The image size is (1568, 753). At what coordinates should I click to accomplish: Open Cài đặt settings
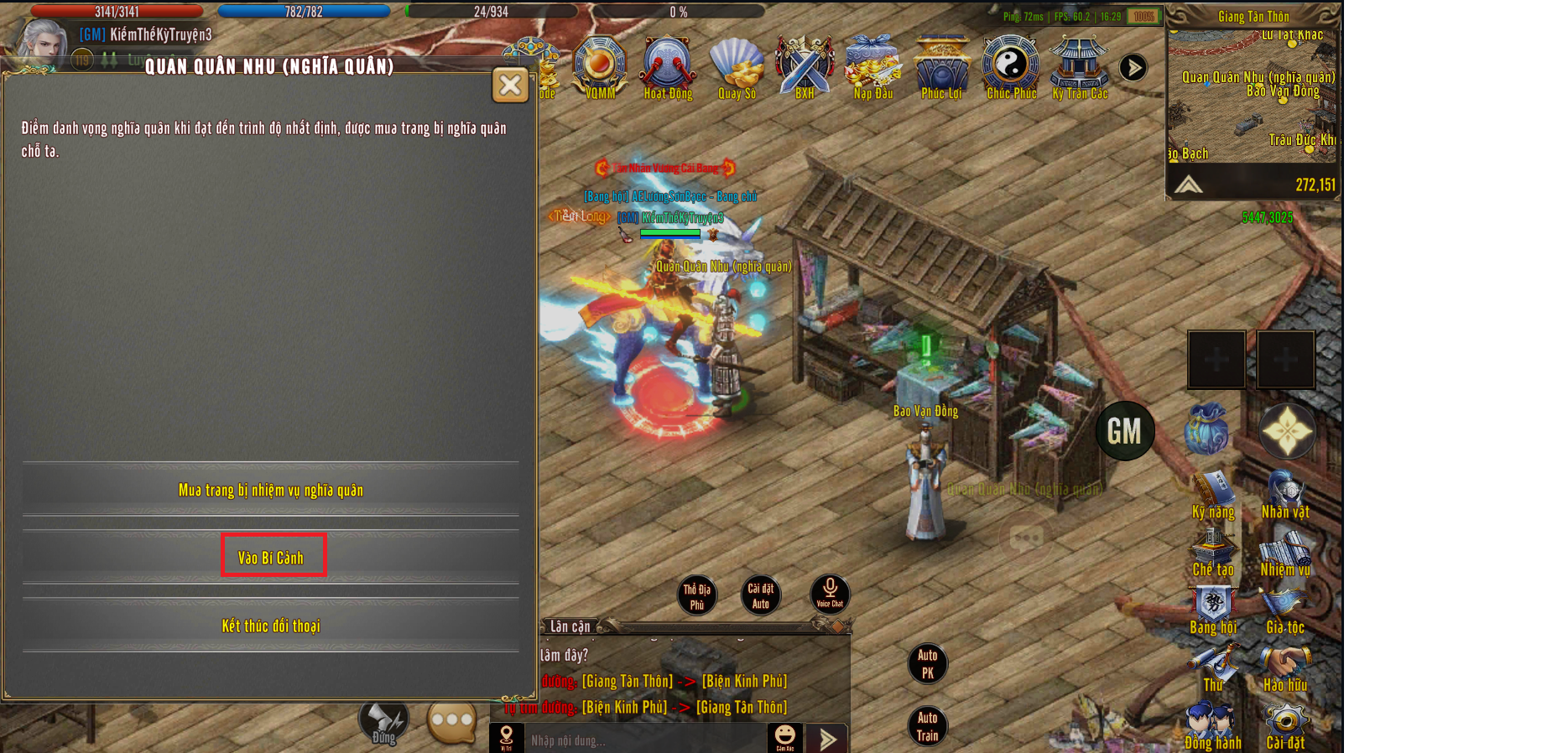[1285, 727]
